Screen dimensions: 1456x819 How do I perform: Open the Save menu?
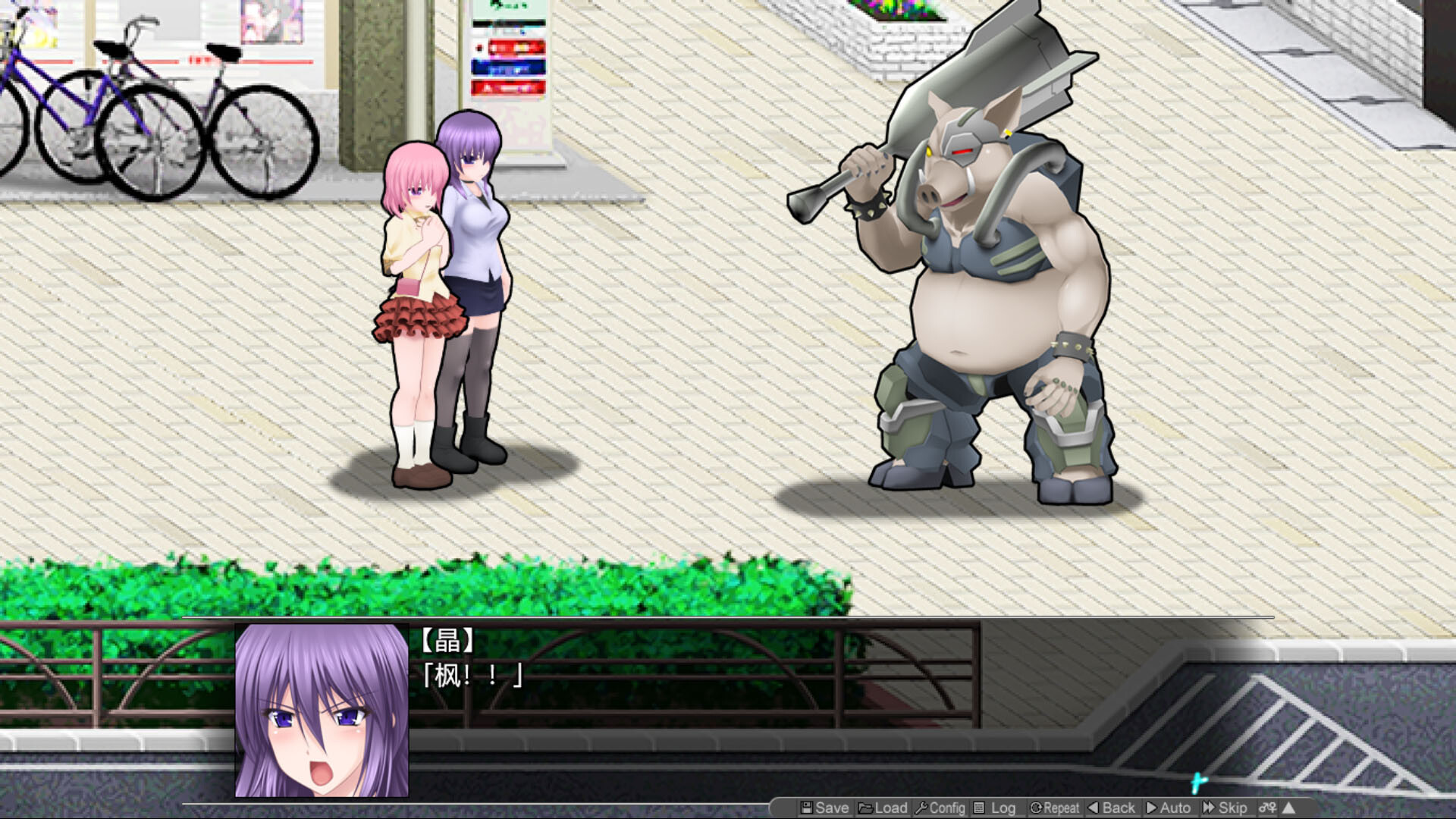coord(824,808)
